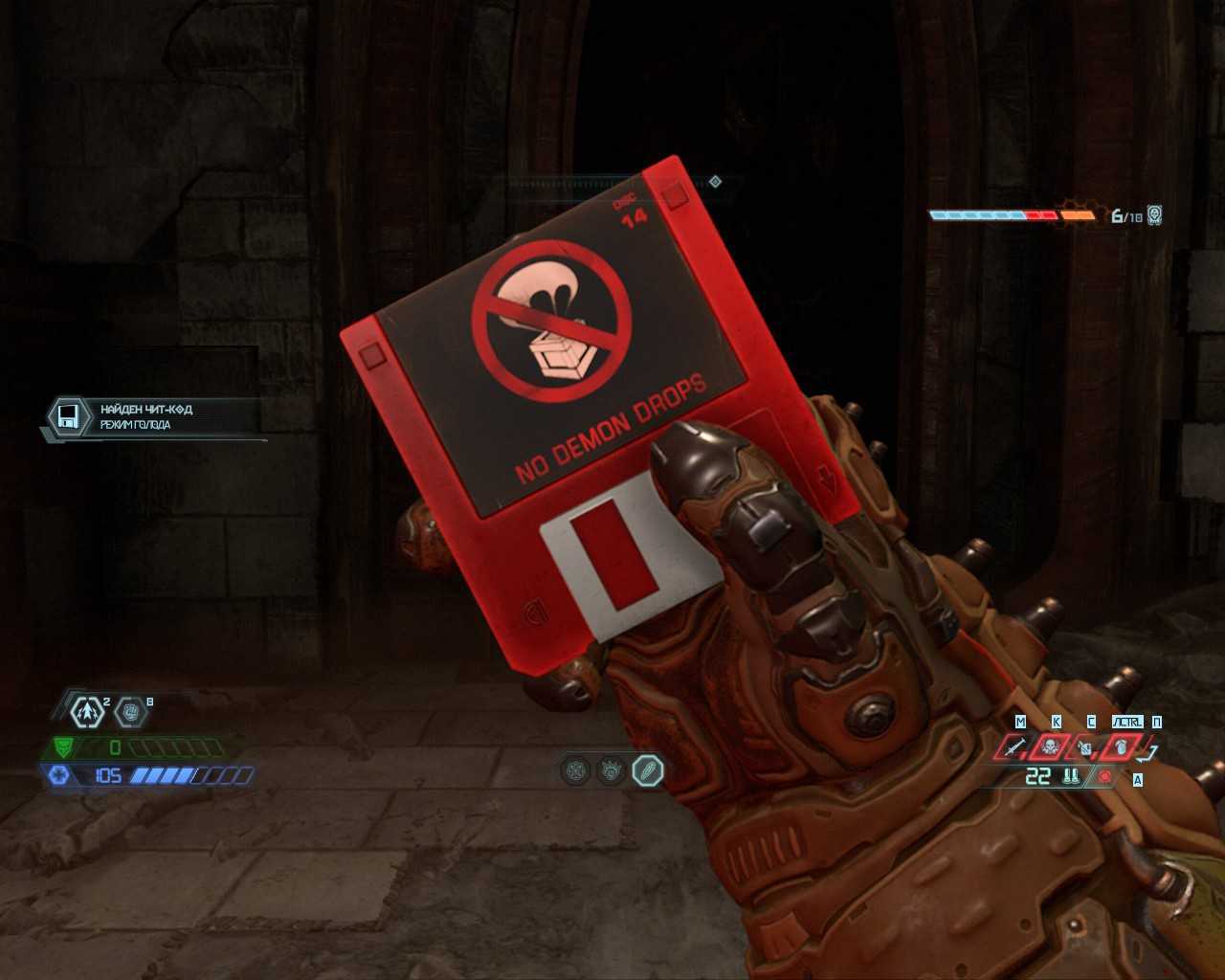Select the blood punch fist icon

130,711
